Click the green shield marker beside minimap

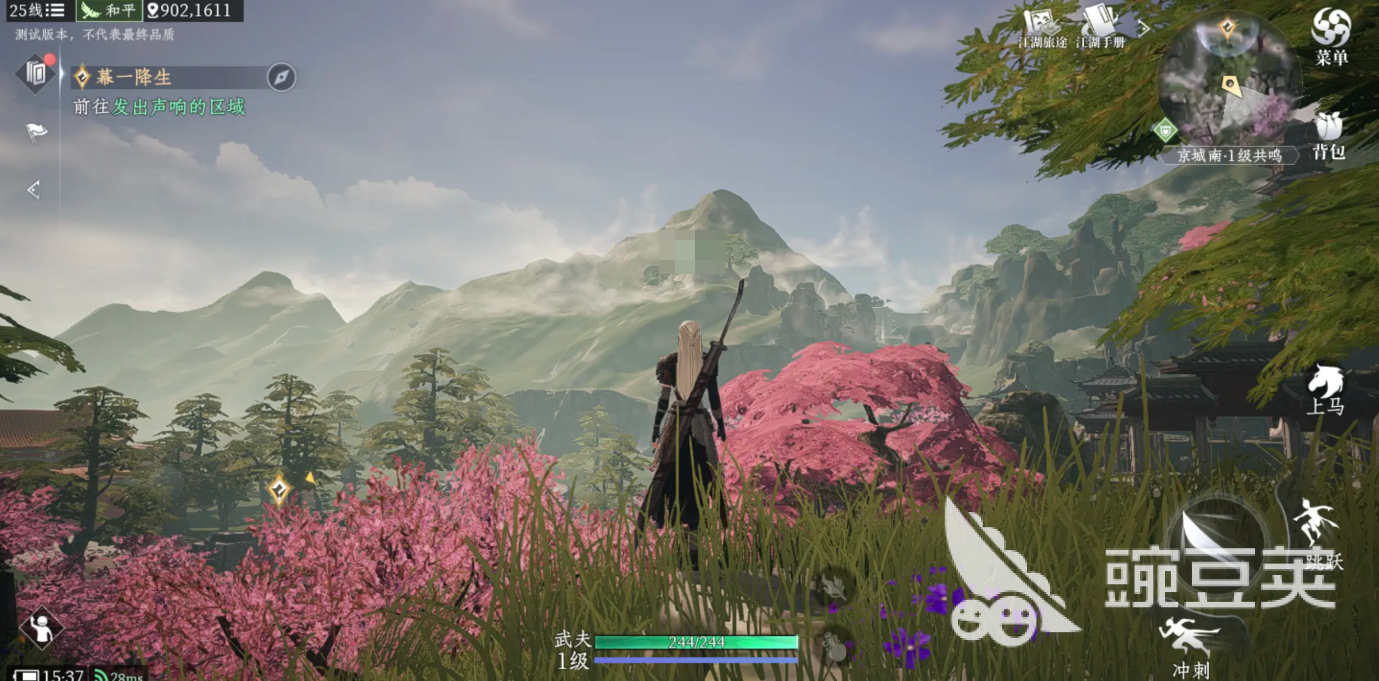(x=1165, y=130)
